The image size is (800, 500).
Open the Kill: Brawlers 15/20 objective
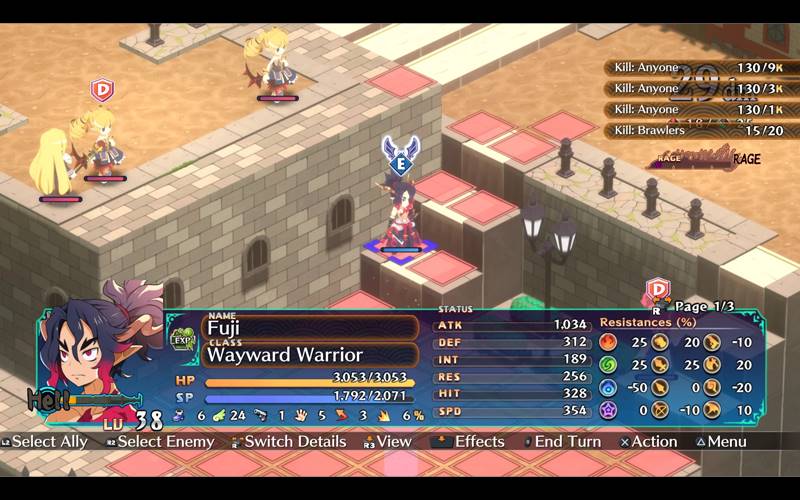tap(691, 130)
